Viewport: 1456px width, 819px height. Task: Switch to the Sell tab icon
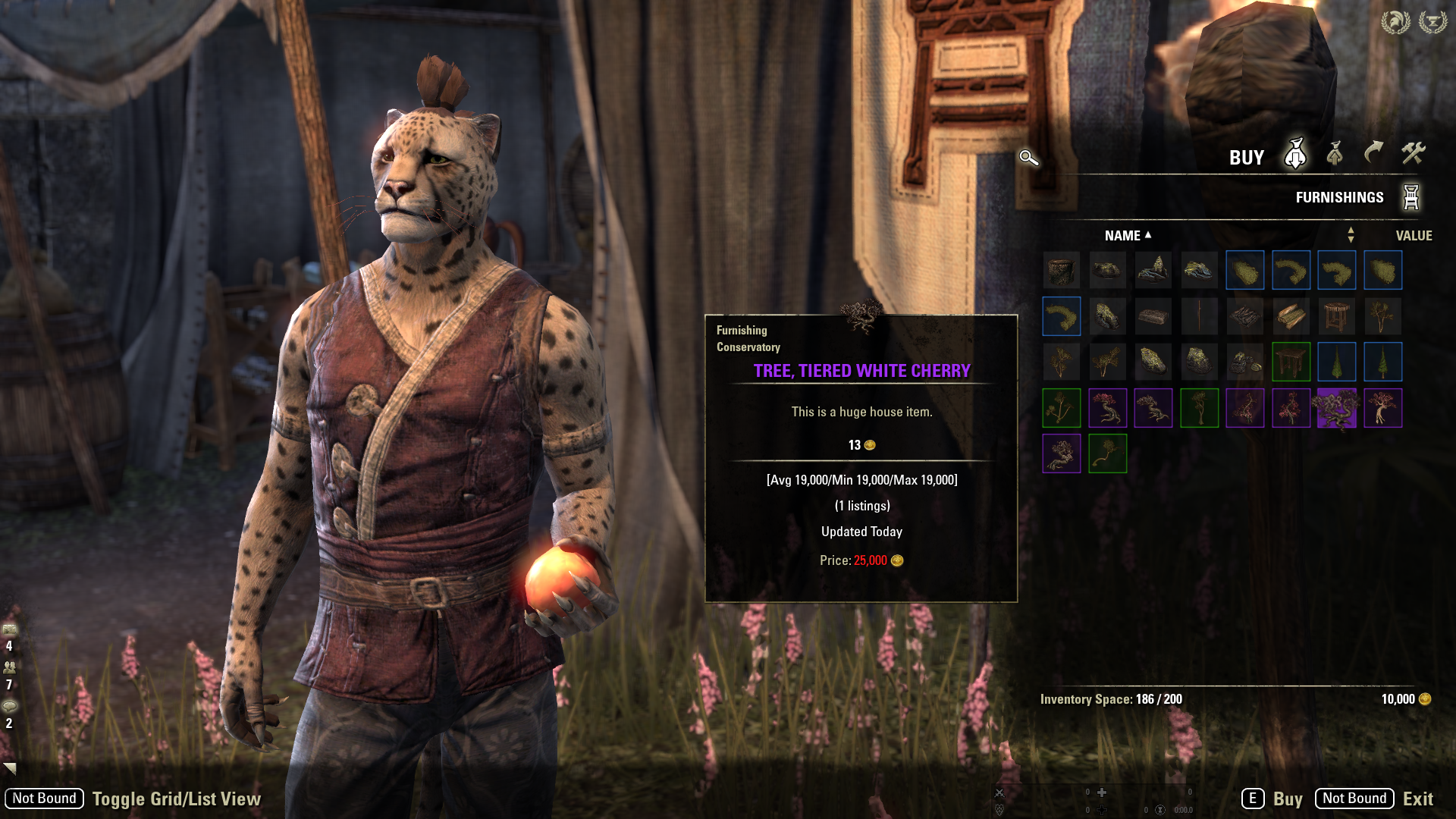[x=1335, y=154]
